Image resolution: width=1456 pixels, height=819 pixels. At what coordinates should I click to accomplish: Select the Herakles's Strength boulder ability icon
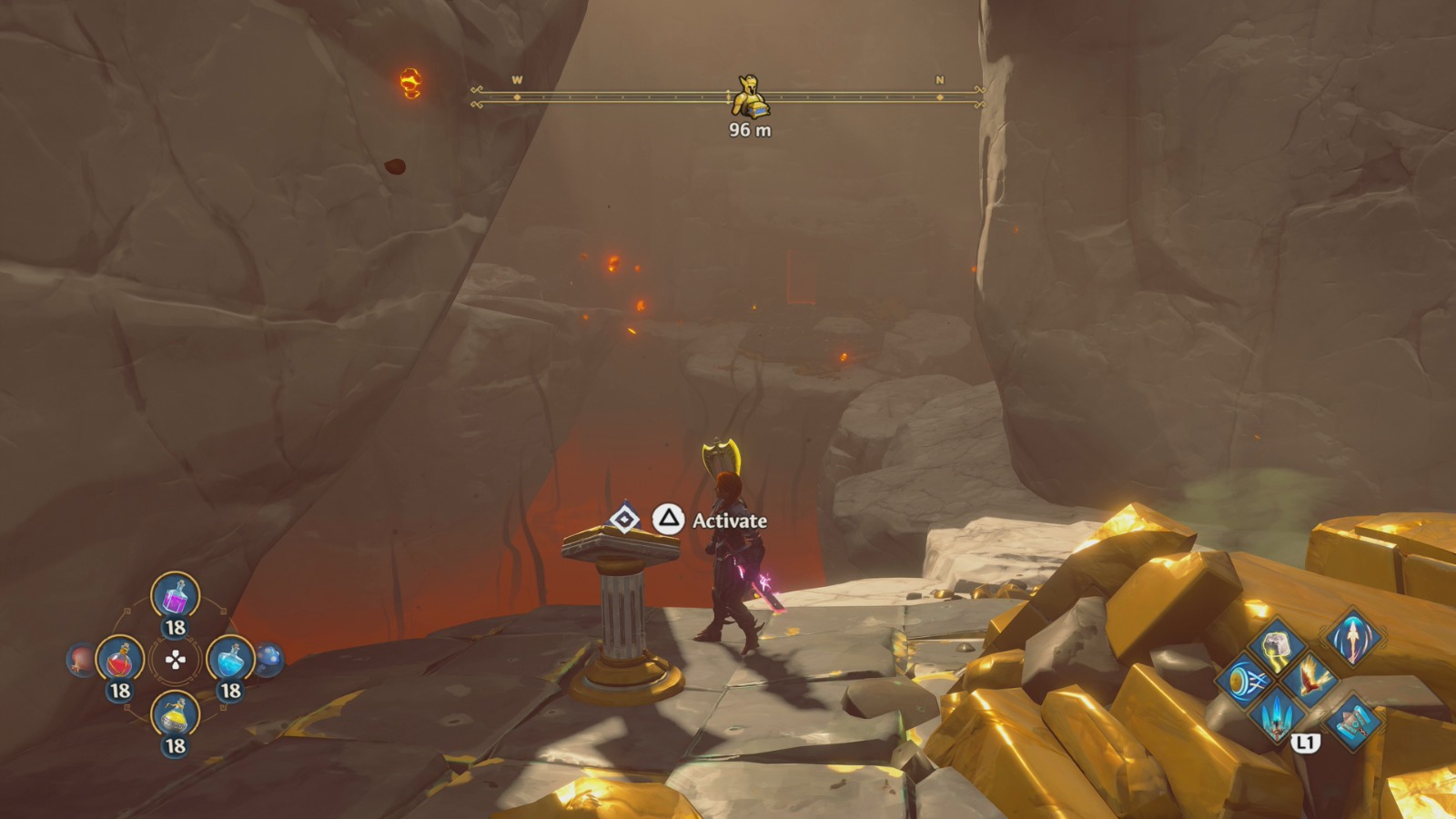pyautogui.click(x=1277, y=646)
